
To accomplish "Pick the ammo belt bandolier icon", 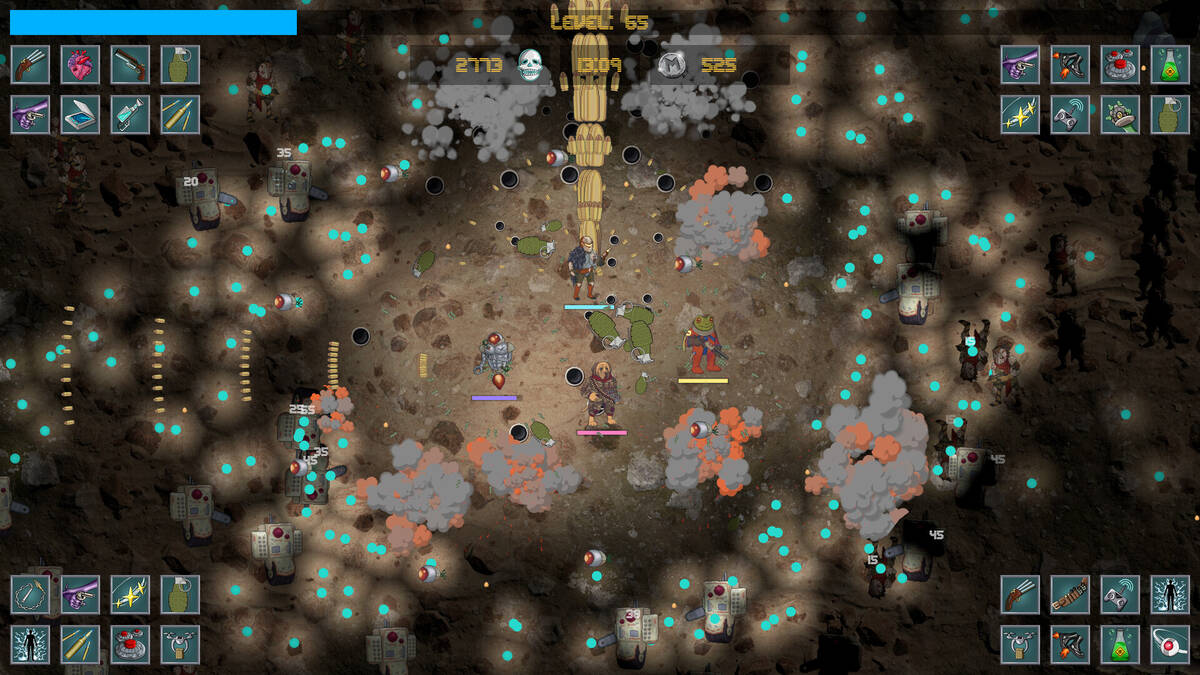I will pyautogui.click(x=1070, y=594).
